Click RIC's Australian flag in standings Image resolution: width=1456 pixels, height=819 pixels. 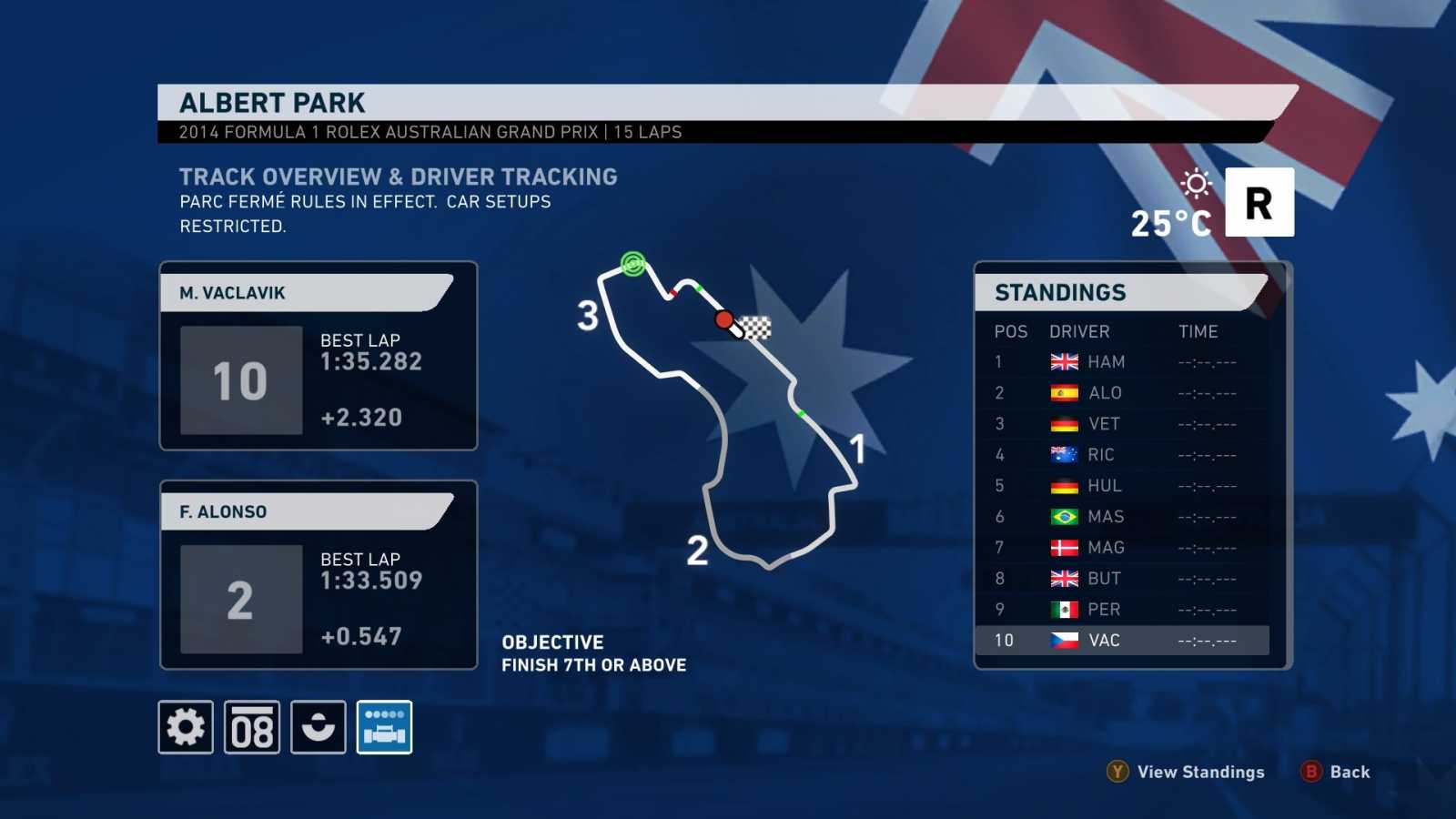pos(1061,454)
